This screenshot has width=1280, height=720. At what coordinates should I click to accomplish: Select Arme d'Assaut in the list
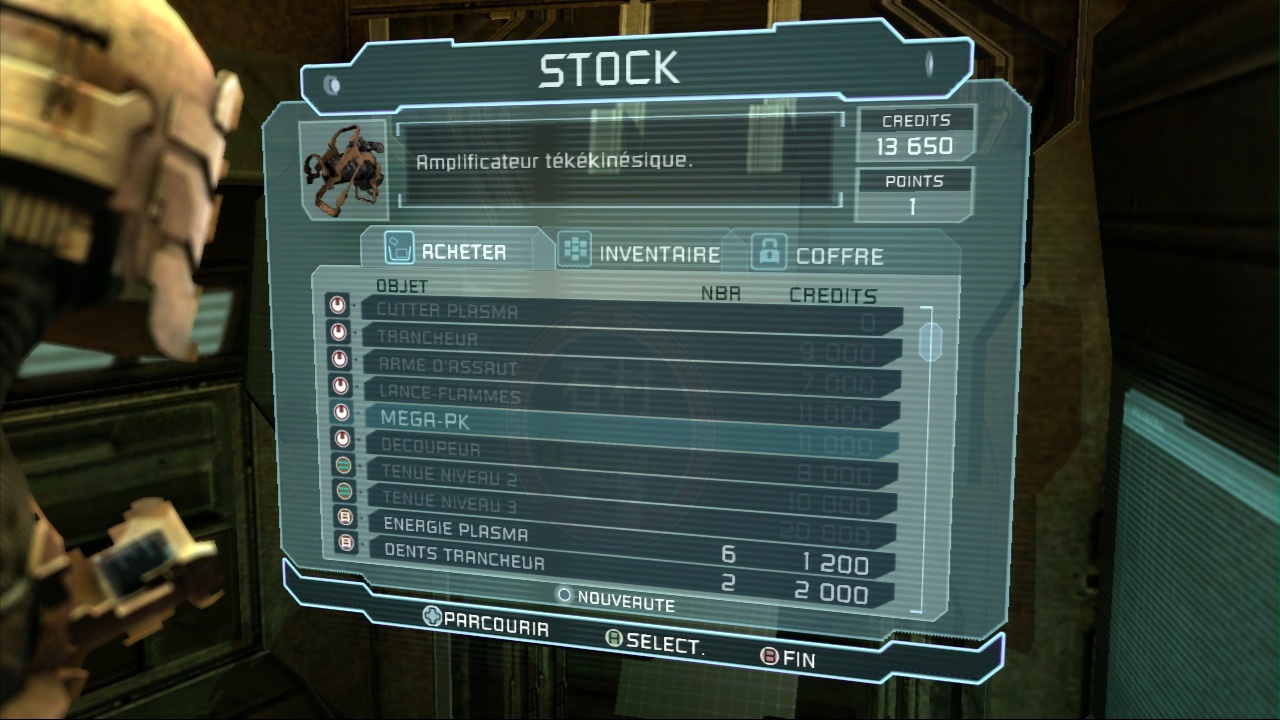pyautogui.click(x=447, y=367)
